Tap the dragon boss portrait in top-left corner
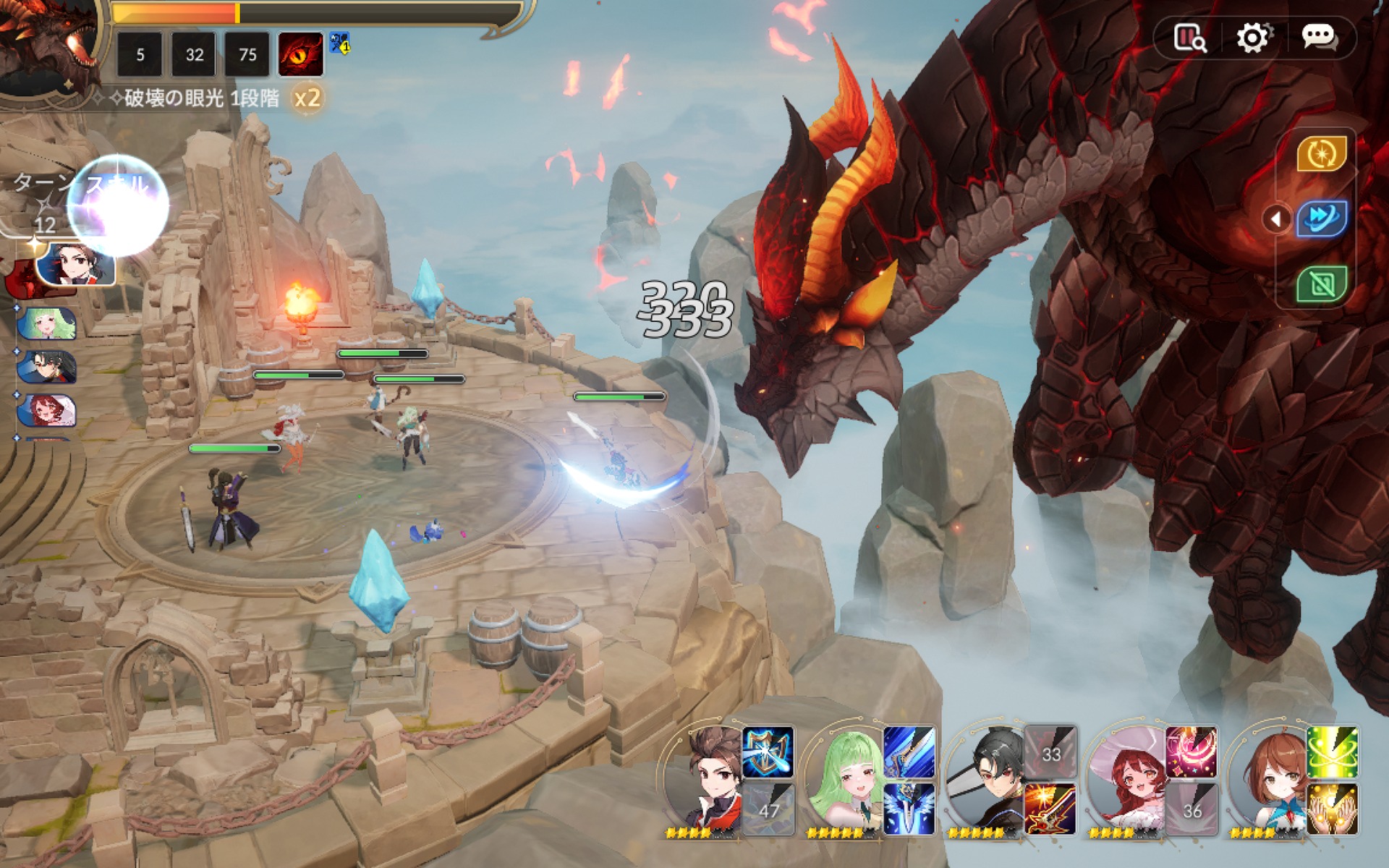 [47, 43]
